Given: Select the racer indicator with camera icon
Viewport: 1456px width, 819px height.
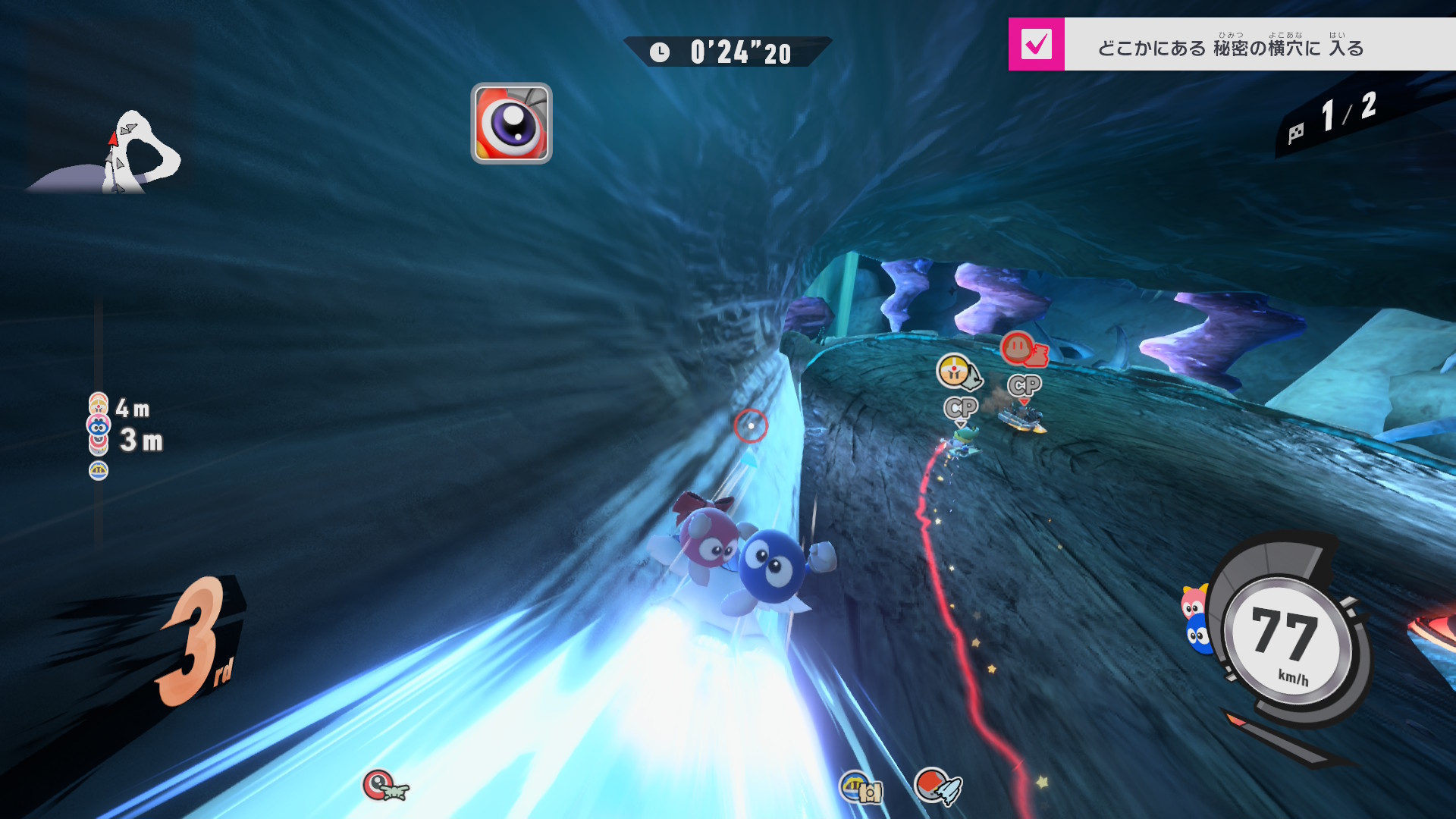Looking at the screenshot, I should tap(861, 788).
